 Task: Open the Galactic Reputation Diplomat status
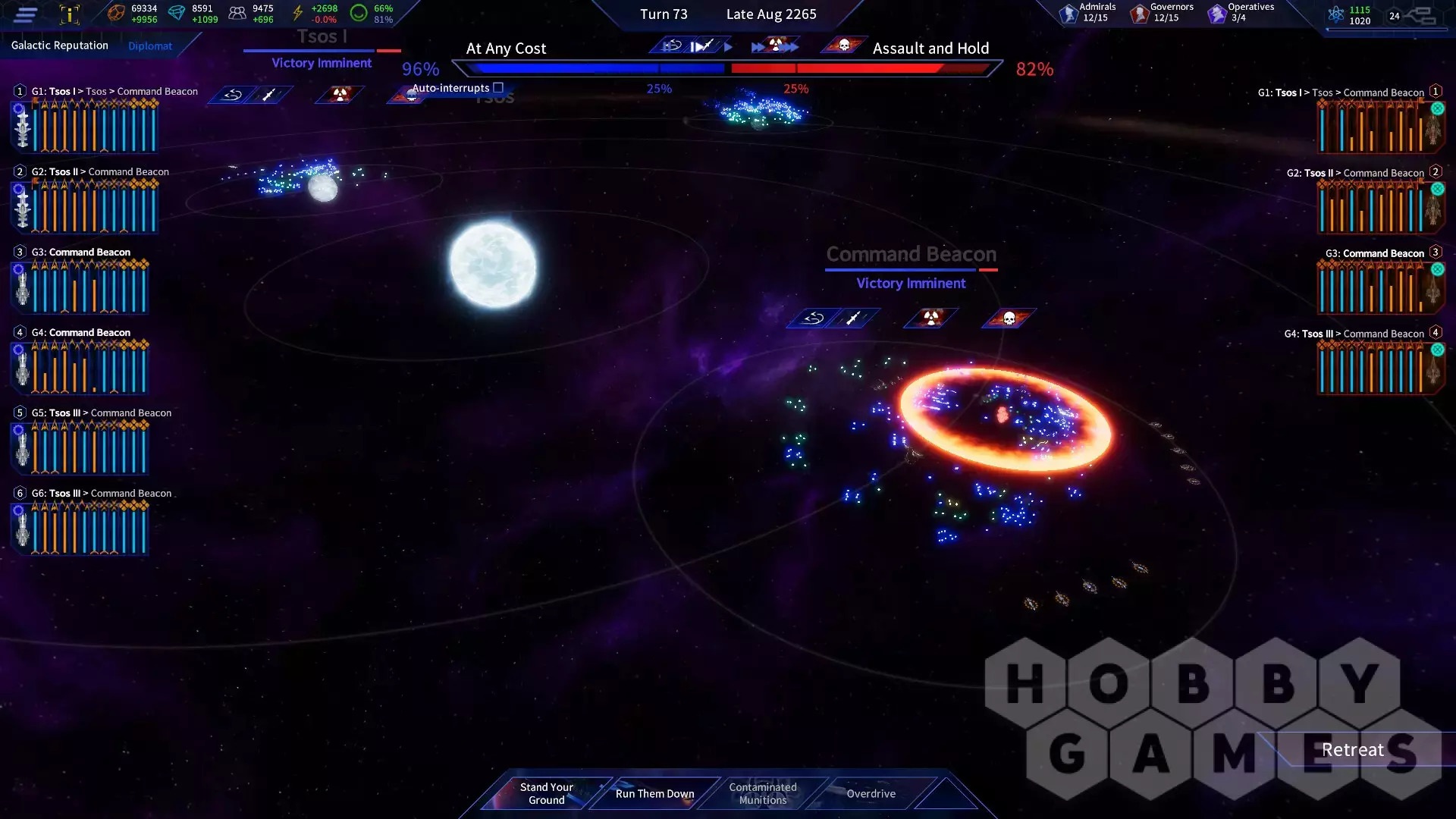point(150,46)
